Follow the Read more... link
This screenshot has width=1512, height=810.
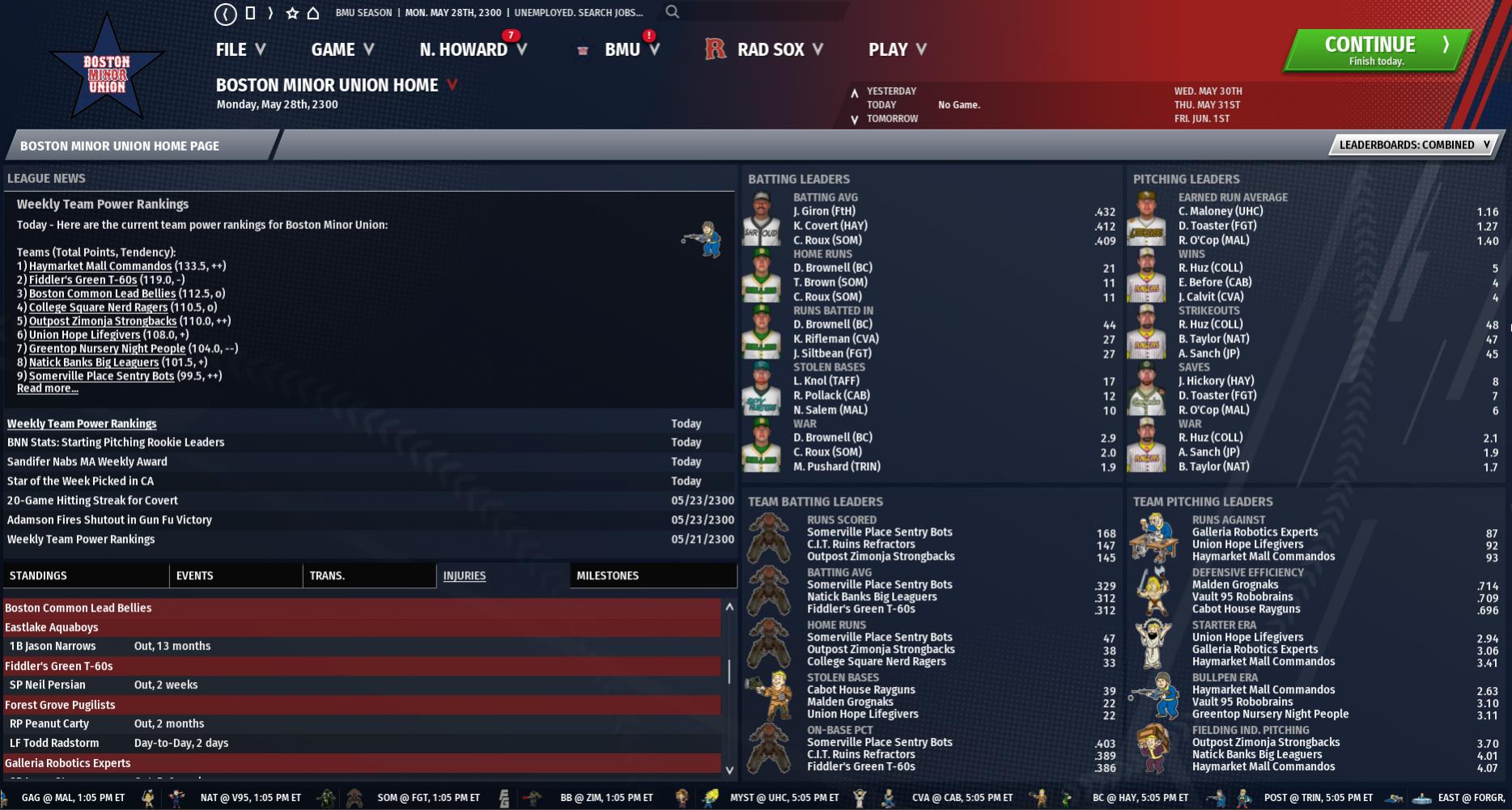[x=48, y=388]
